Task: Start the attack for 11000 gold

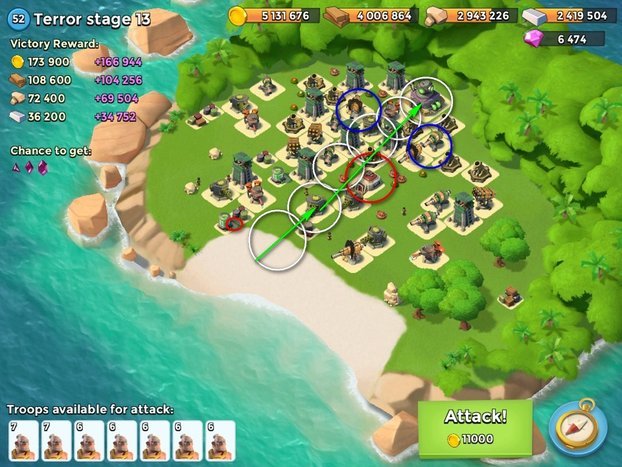Action: pos(475,427)
